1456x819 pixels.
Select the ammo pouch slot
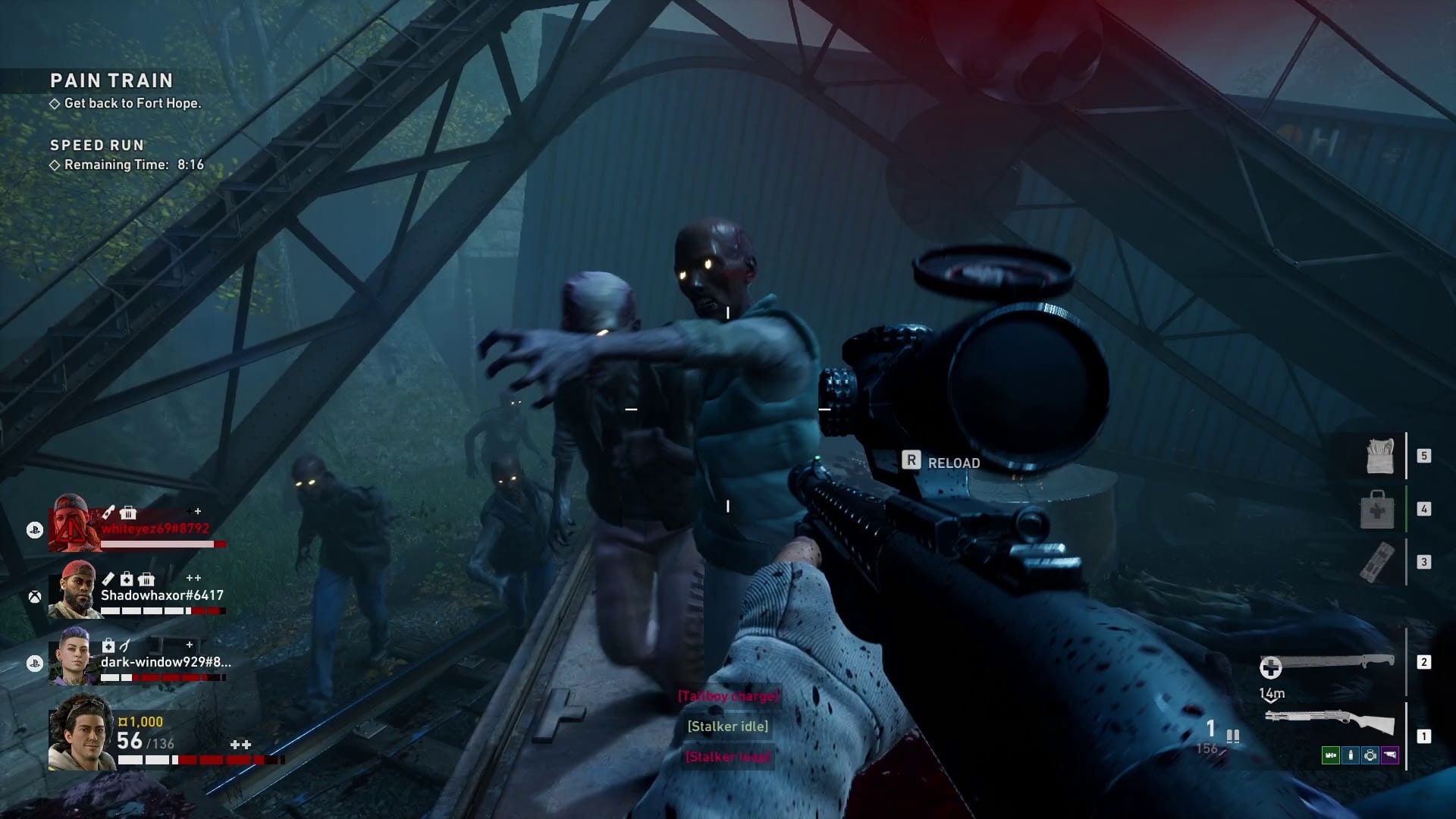pos(1379,456)
